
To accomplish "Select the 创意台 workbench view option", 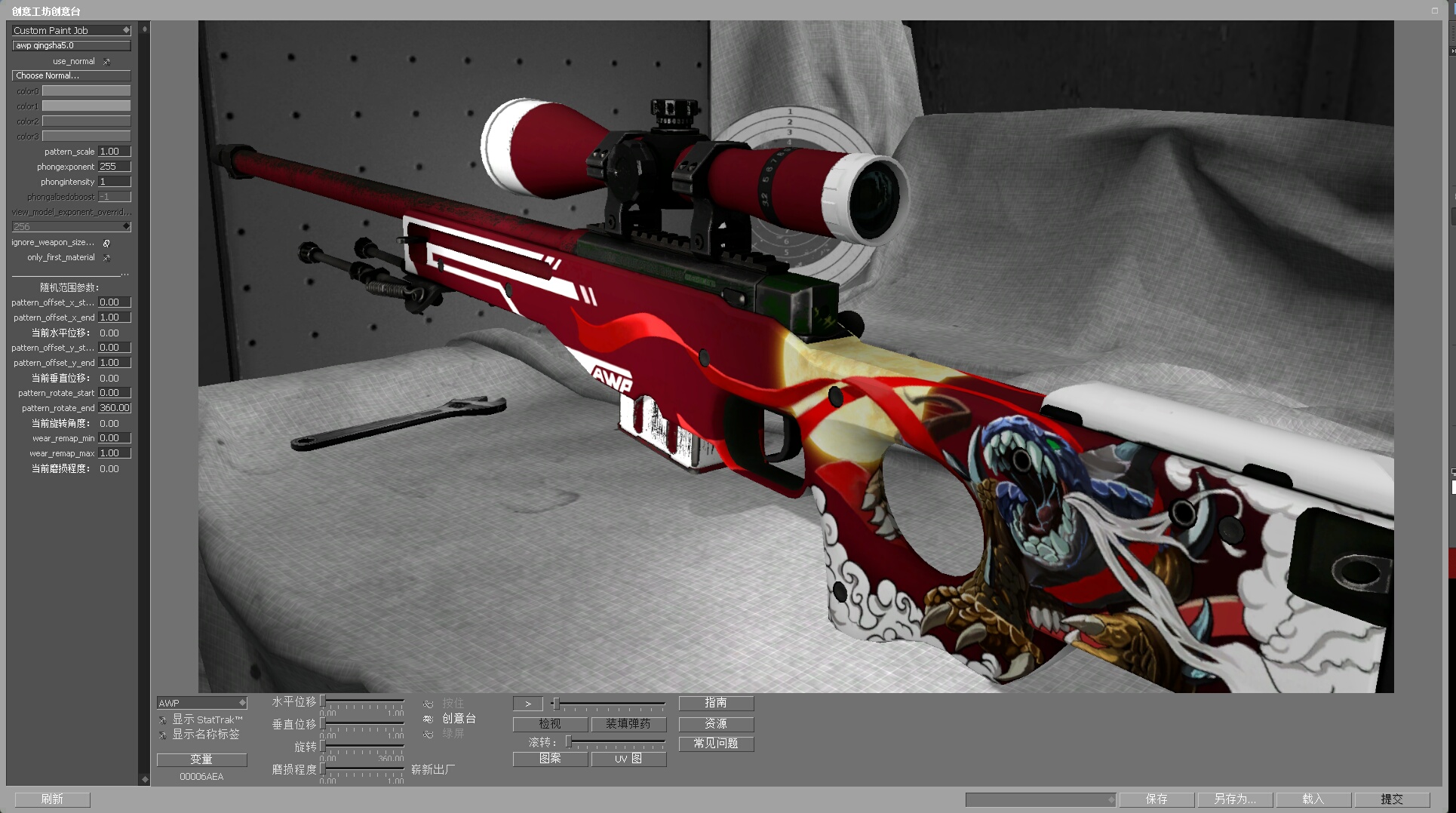I will (429, 719).
